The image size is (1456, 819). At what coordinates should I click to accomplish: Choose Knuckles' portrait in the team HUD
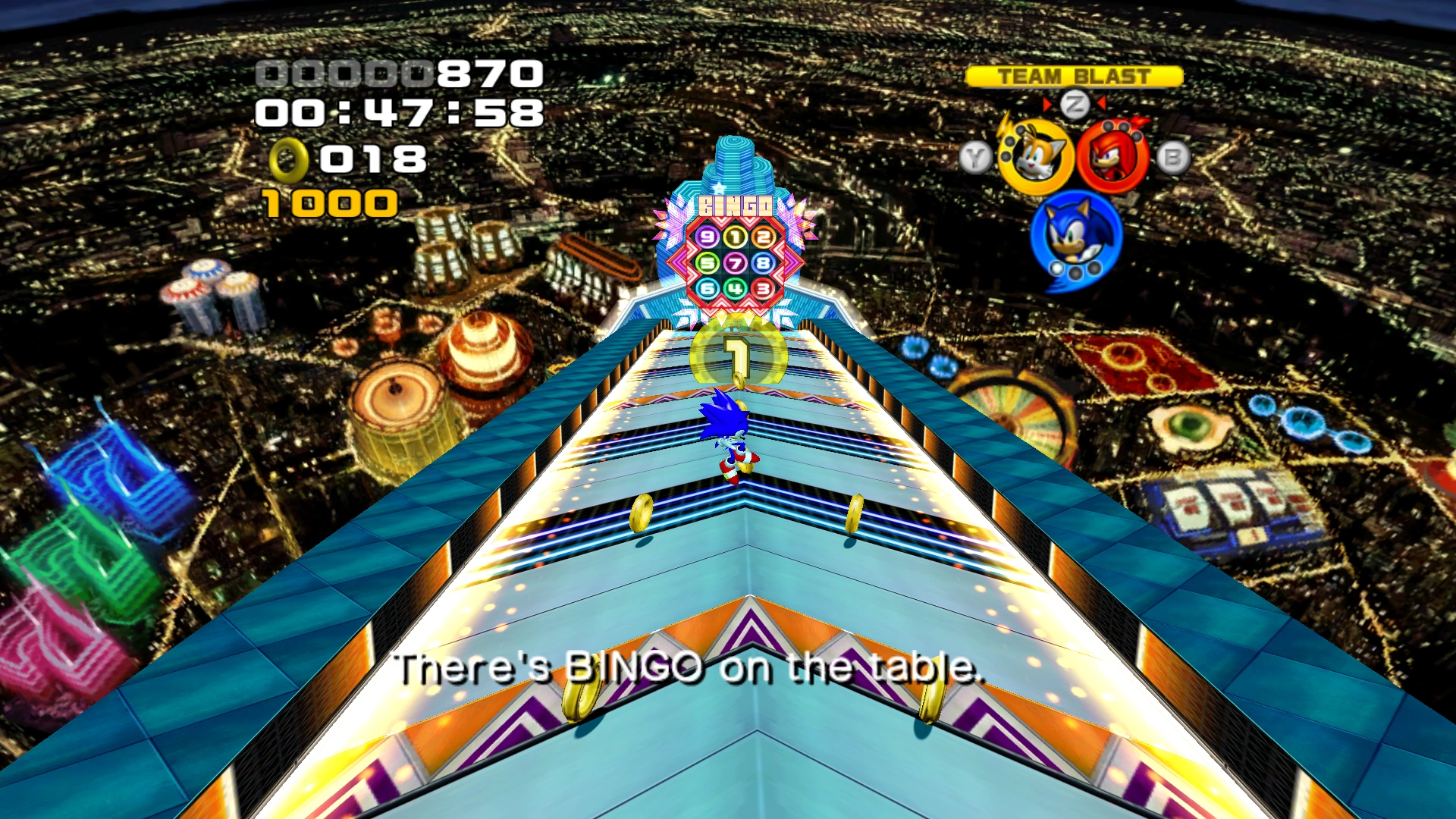click(x=1112, y=157)
